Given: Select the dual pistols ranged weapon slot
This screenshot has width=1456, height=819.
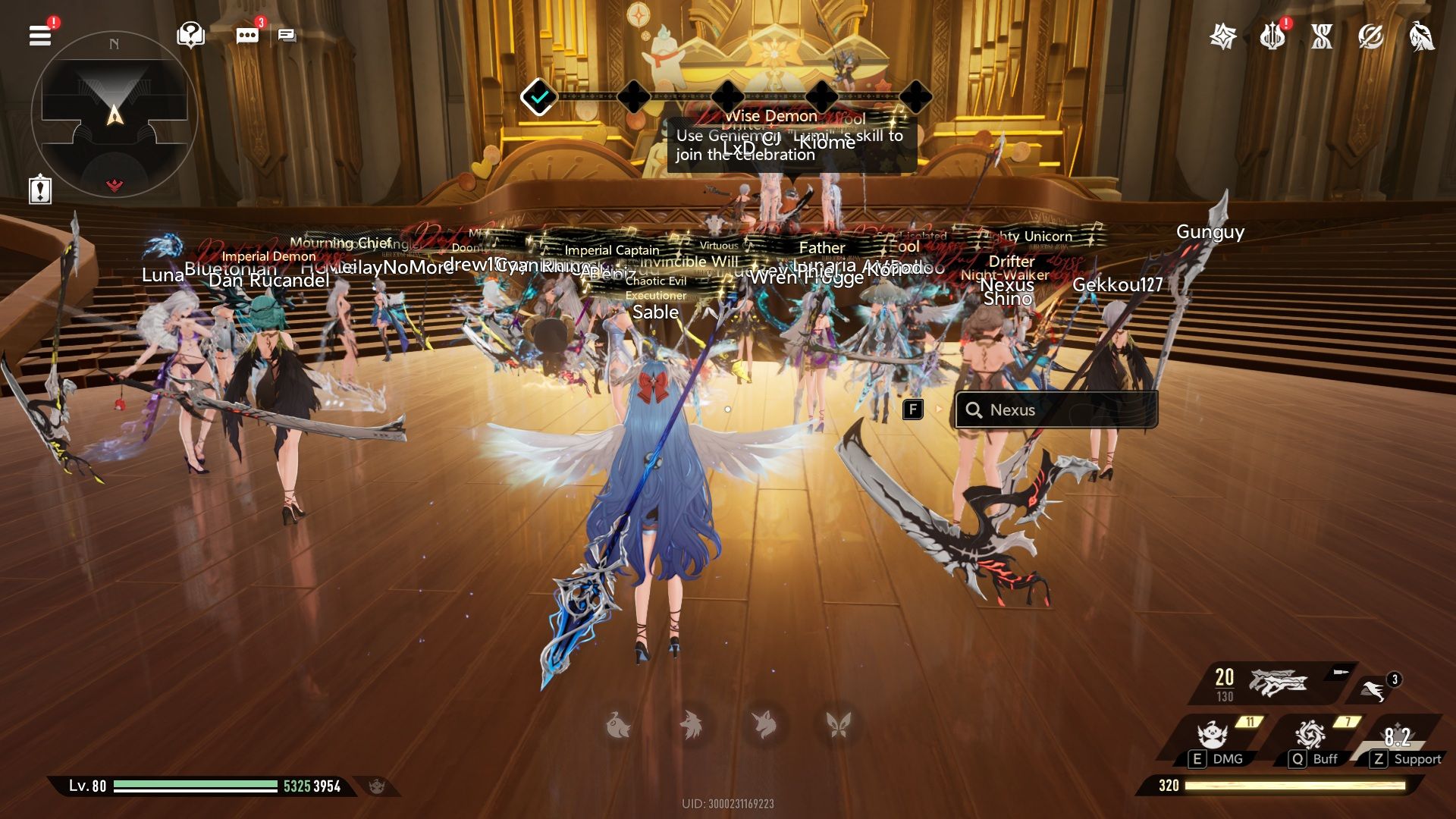Looking at the screenshot, I should pos(1277,682).
